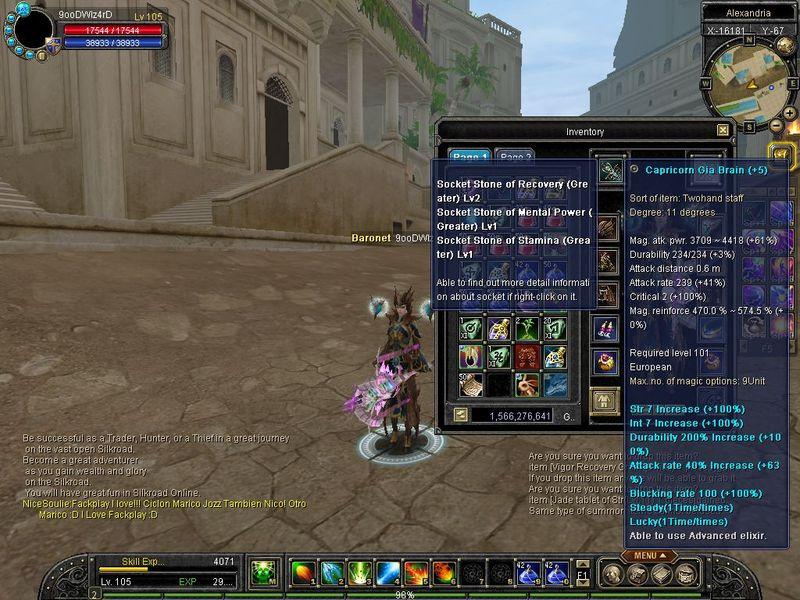
Task: Select the green glowing skill in slot 3
Action: pyautogui.click(x=360, y=573)
